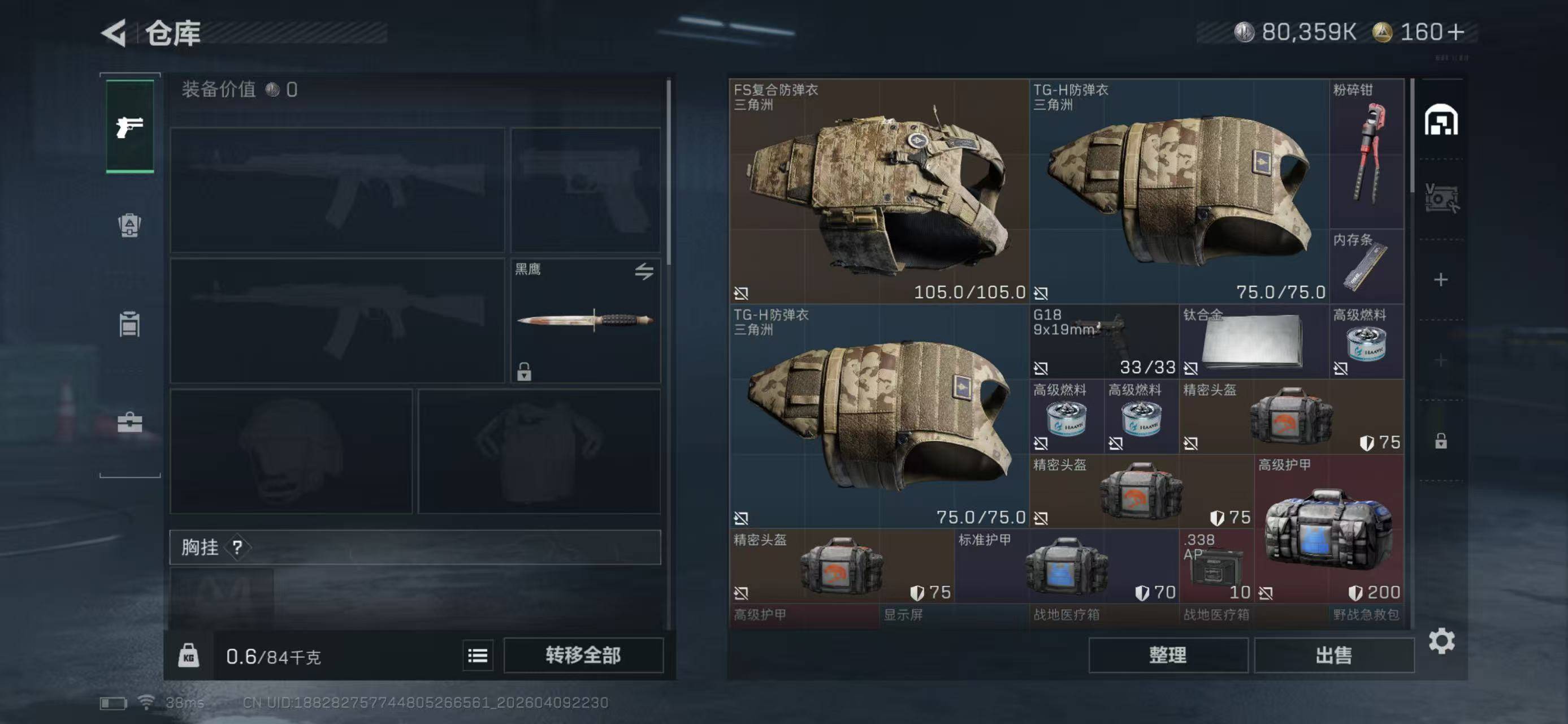Select the FS复合防弹衣 armor item
Viewport: 1568px width, 724px height.
click(878, 191)
